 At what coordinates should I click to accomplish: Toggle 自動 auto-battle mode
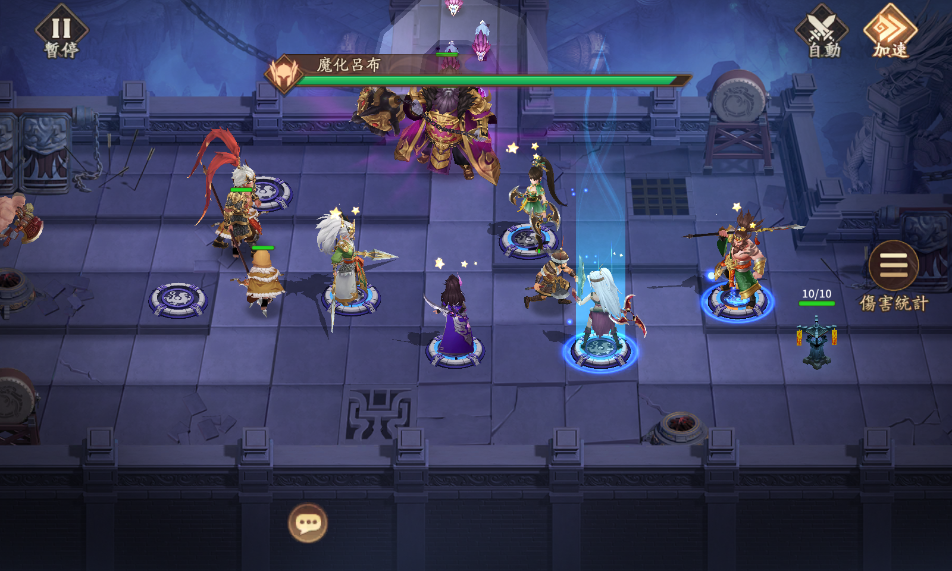[822, 30]
